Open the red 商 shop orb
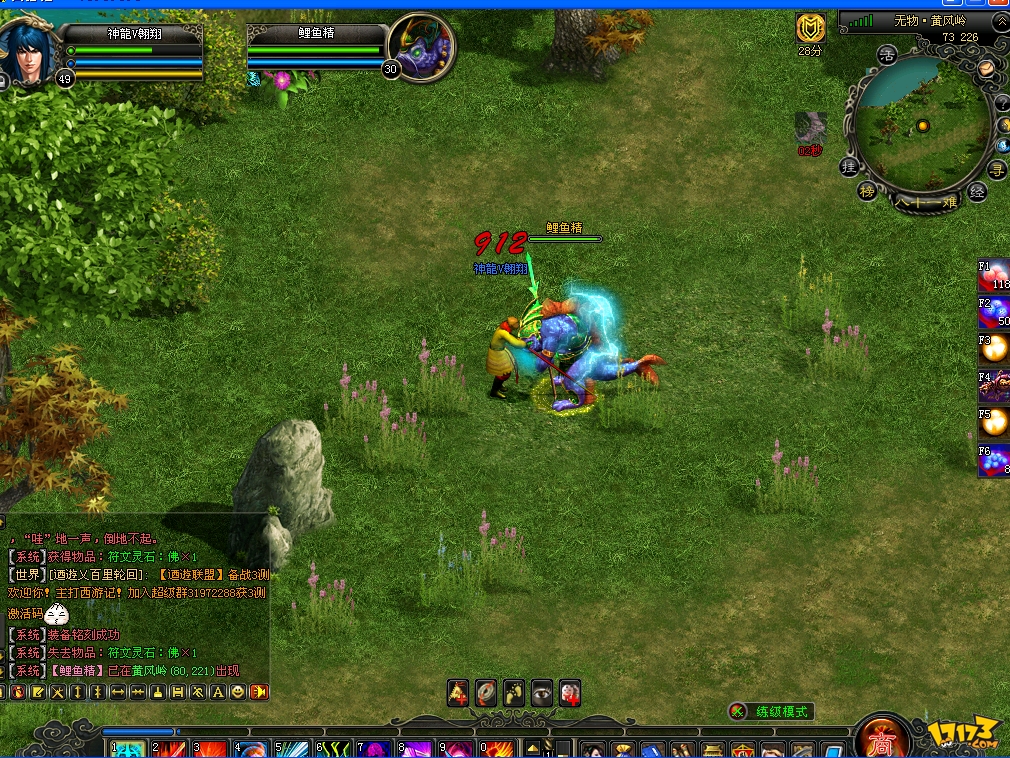The image size is (1010, 758). [x=883, y=740]
